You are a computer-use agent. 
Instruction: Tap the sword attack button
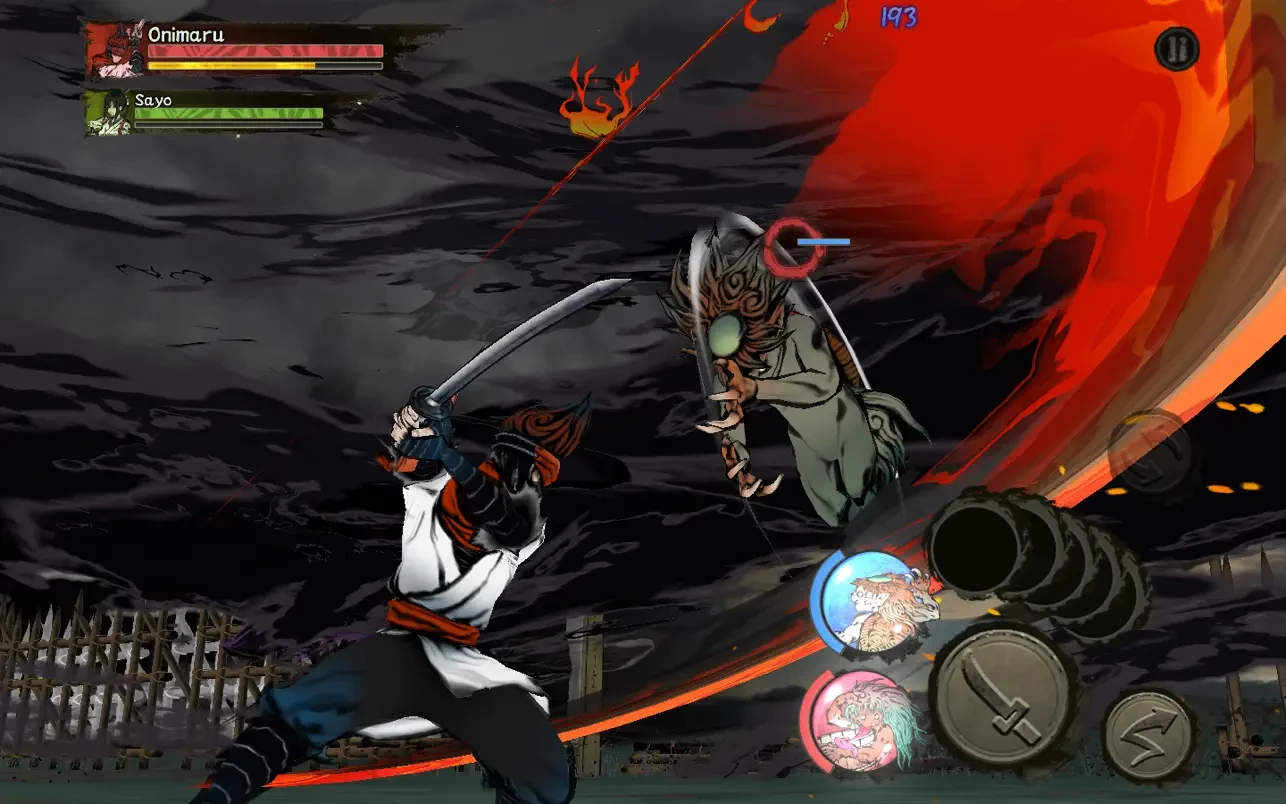(x=1001, y=696)
